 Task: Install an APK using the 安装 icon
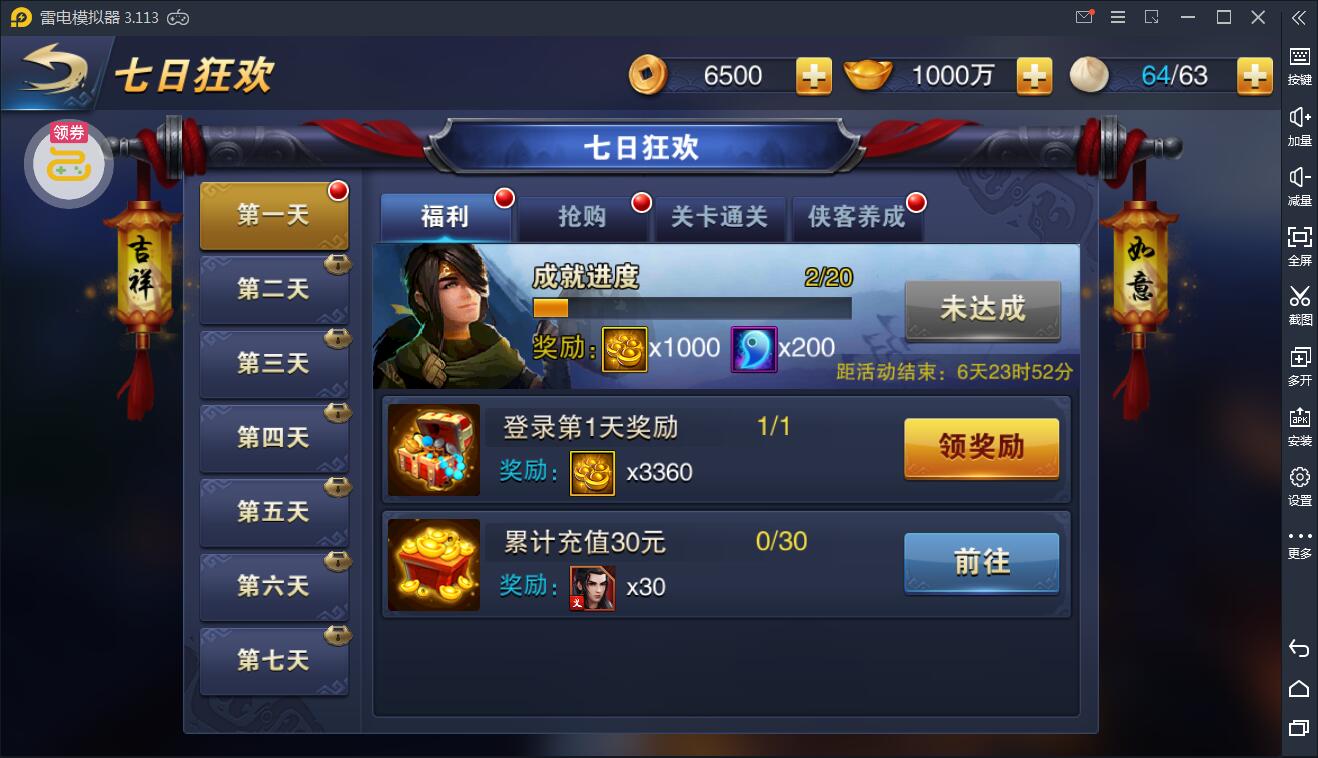coord(1298,423)
